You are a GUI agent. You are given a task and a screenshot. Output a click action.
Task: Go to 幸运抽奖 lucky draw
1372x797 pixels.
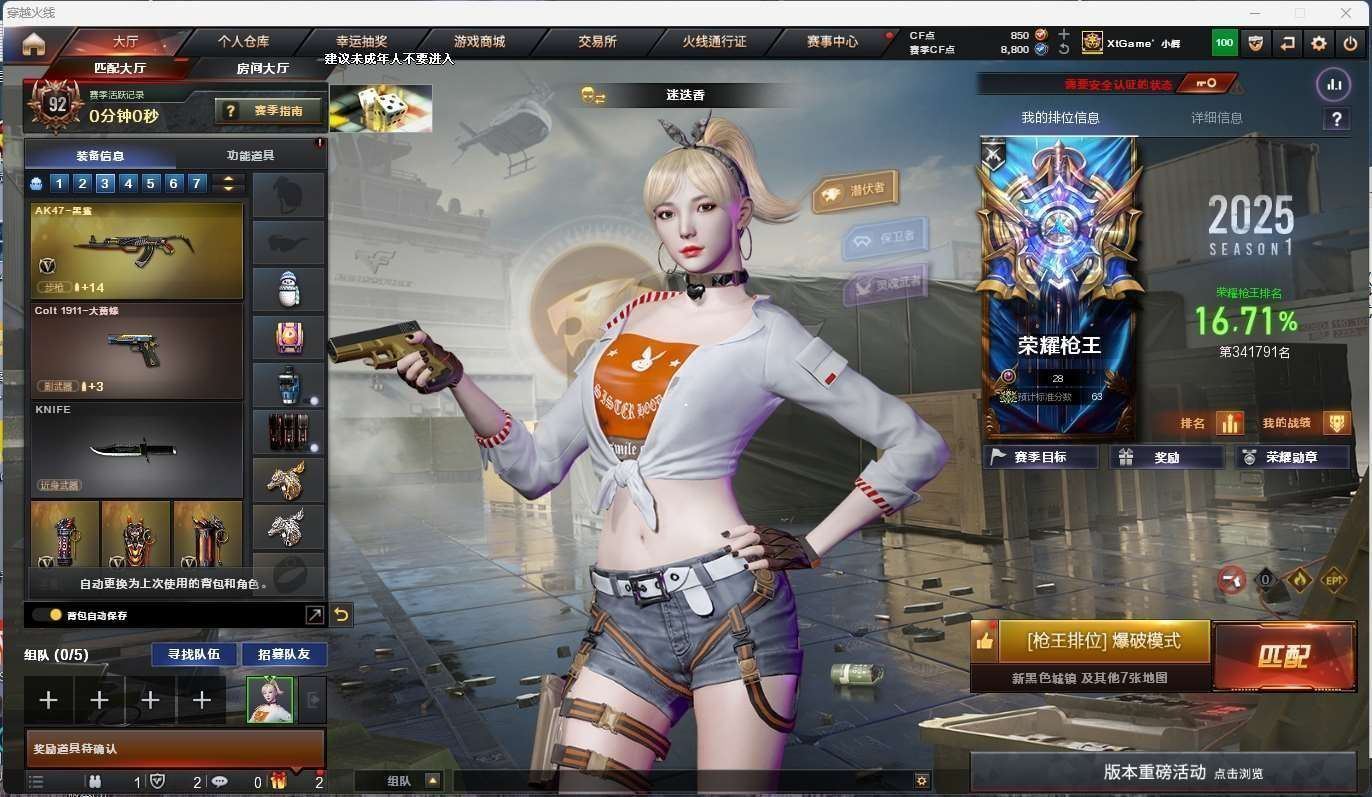pos(361,42)
